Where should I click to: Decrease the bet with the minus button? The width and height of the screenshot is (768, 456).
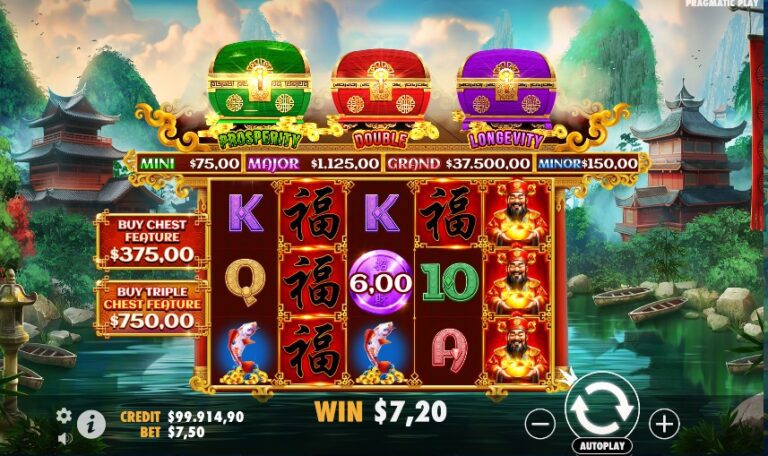pyautogui.click(x=540, y=424)
